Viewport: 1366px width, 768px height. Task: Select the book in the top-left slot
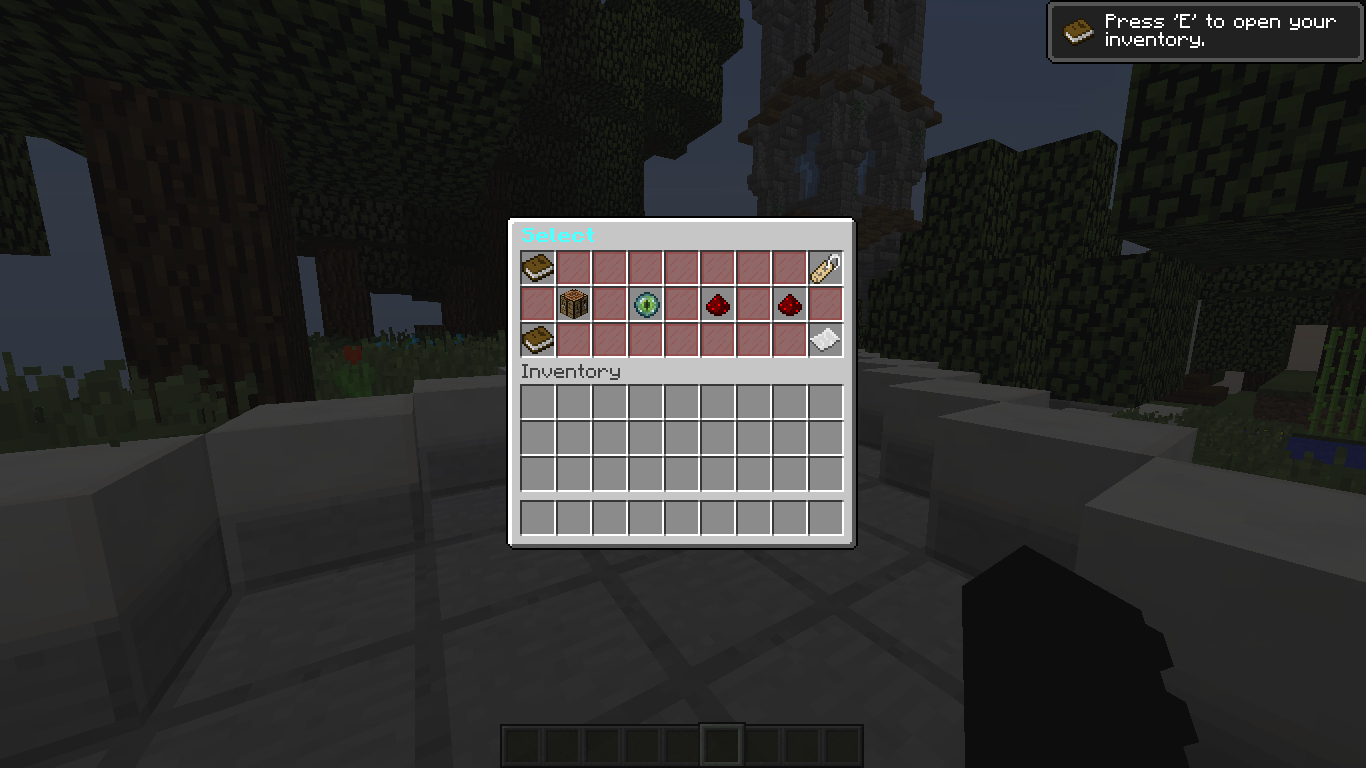point(537,268)
